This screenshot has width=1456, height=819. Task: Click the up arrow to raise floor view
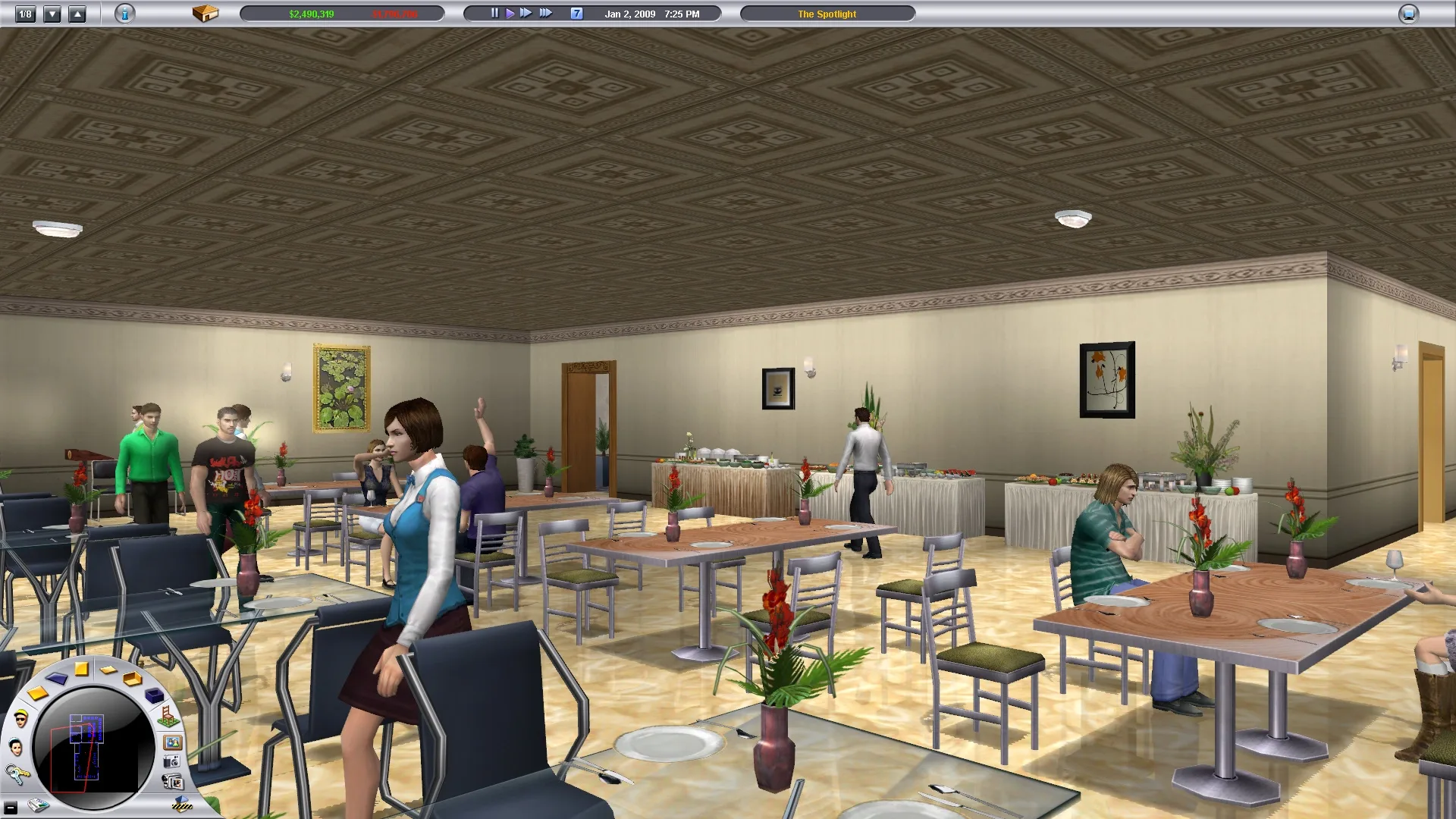76,13
